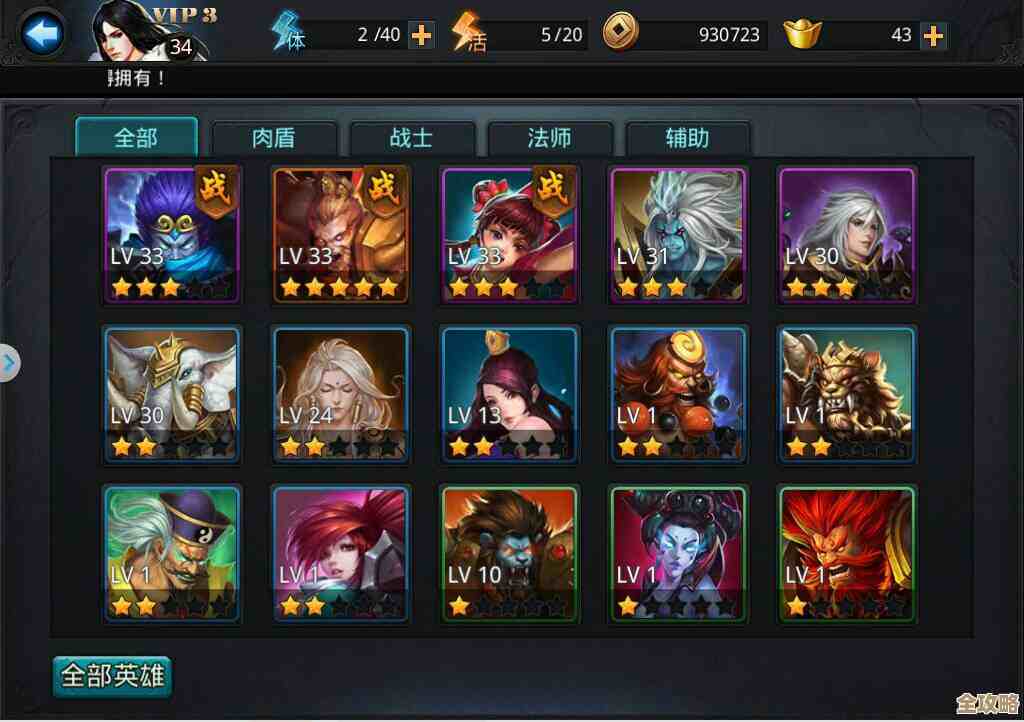Select the brown werewolf hero LV 10
The image size is (1024, 722).
pos(509,554)
